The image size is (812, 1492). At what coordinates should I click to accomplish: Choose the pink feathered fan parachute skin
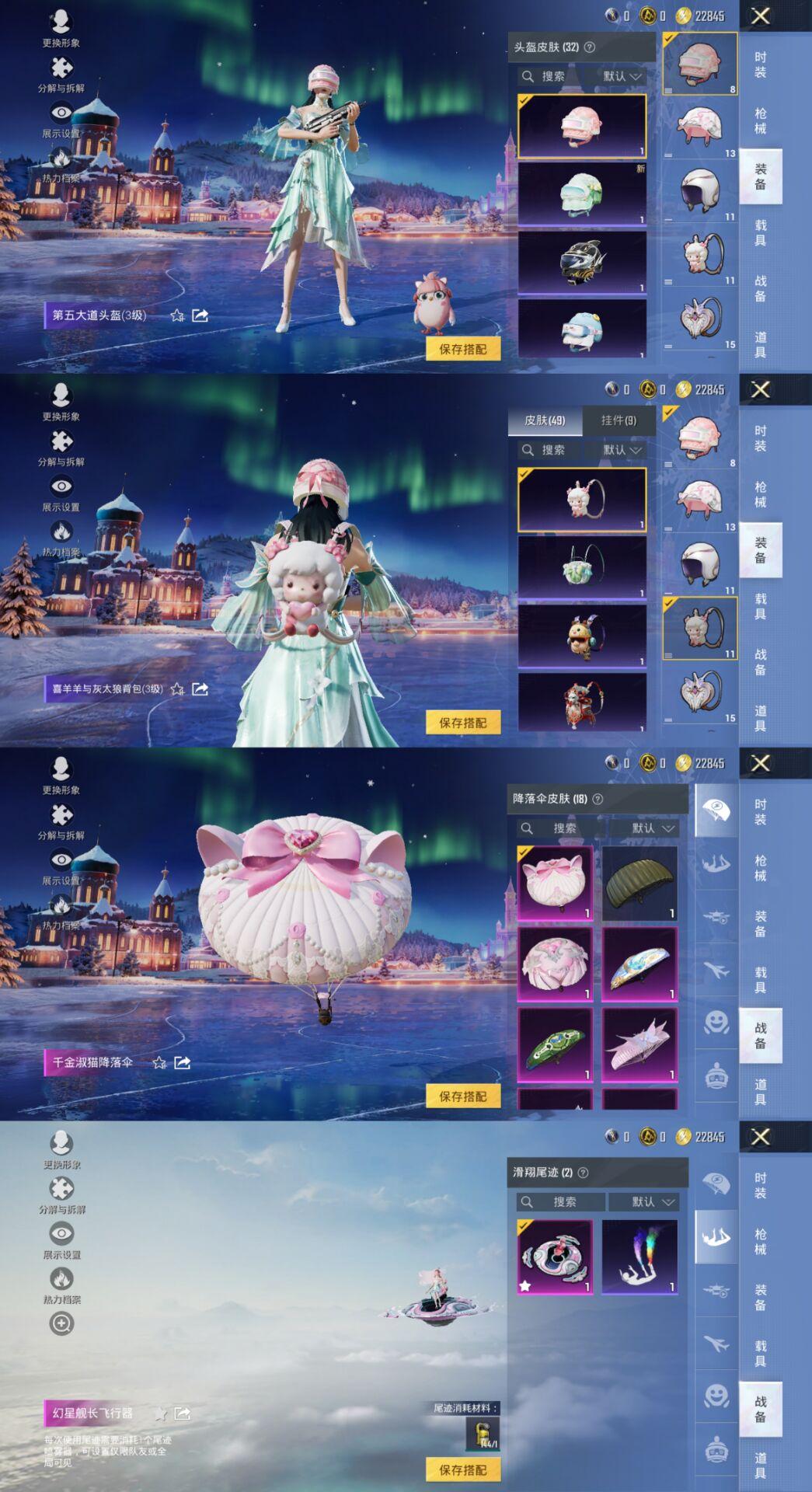point(639,1045)
